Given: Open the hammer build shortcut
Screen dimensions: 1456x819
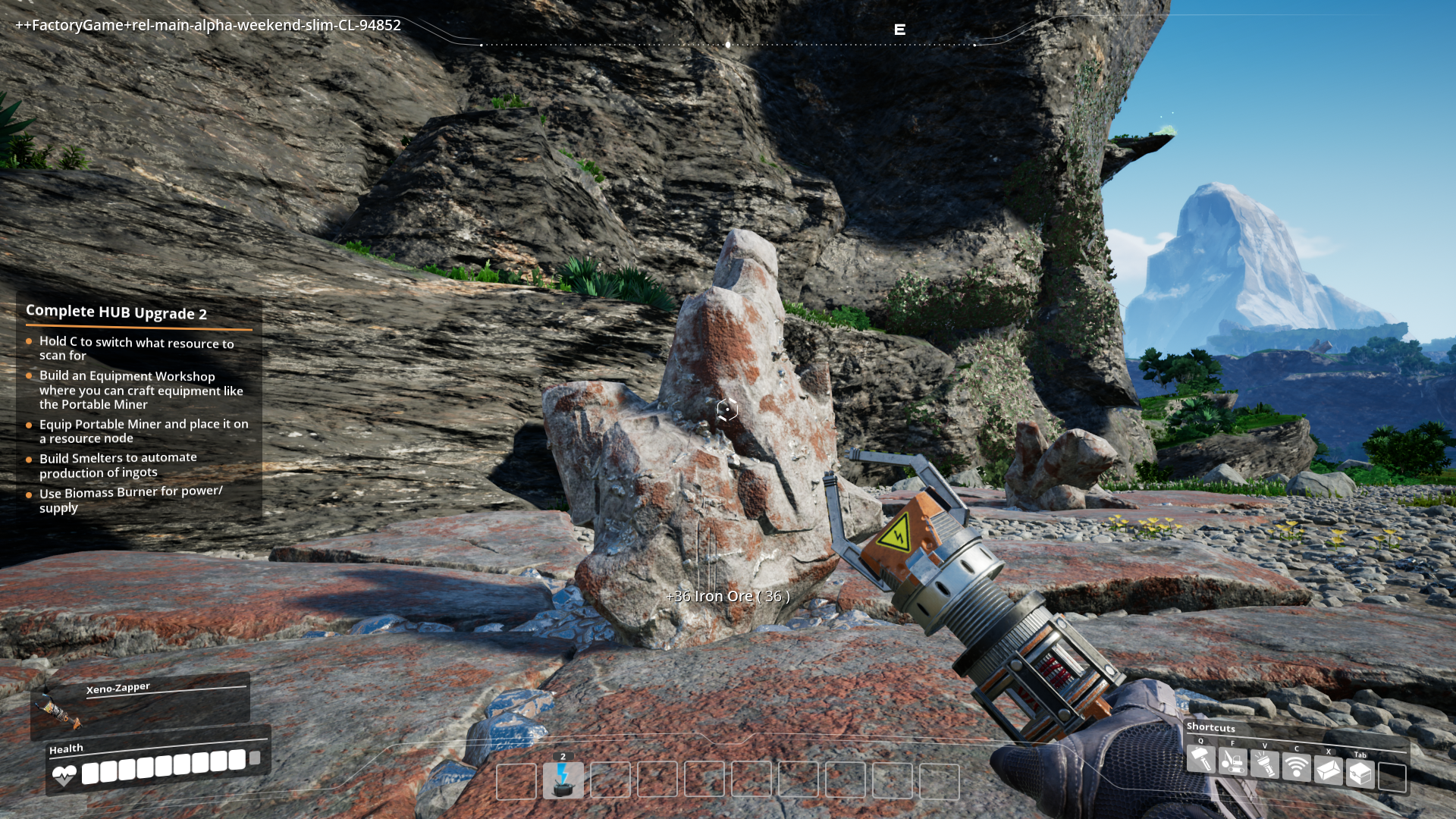Looking at the screenshot, I should point(1201,759).
